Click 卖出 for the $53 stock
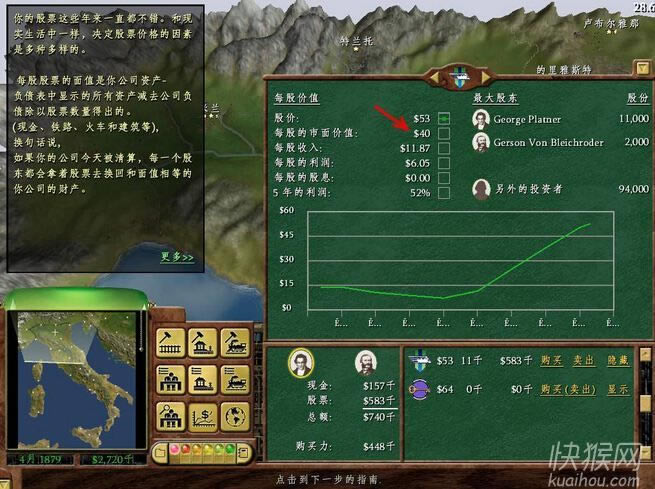This screenshot has width=655, height=489. [x=584, y=360]
